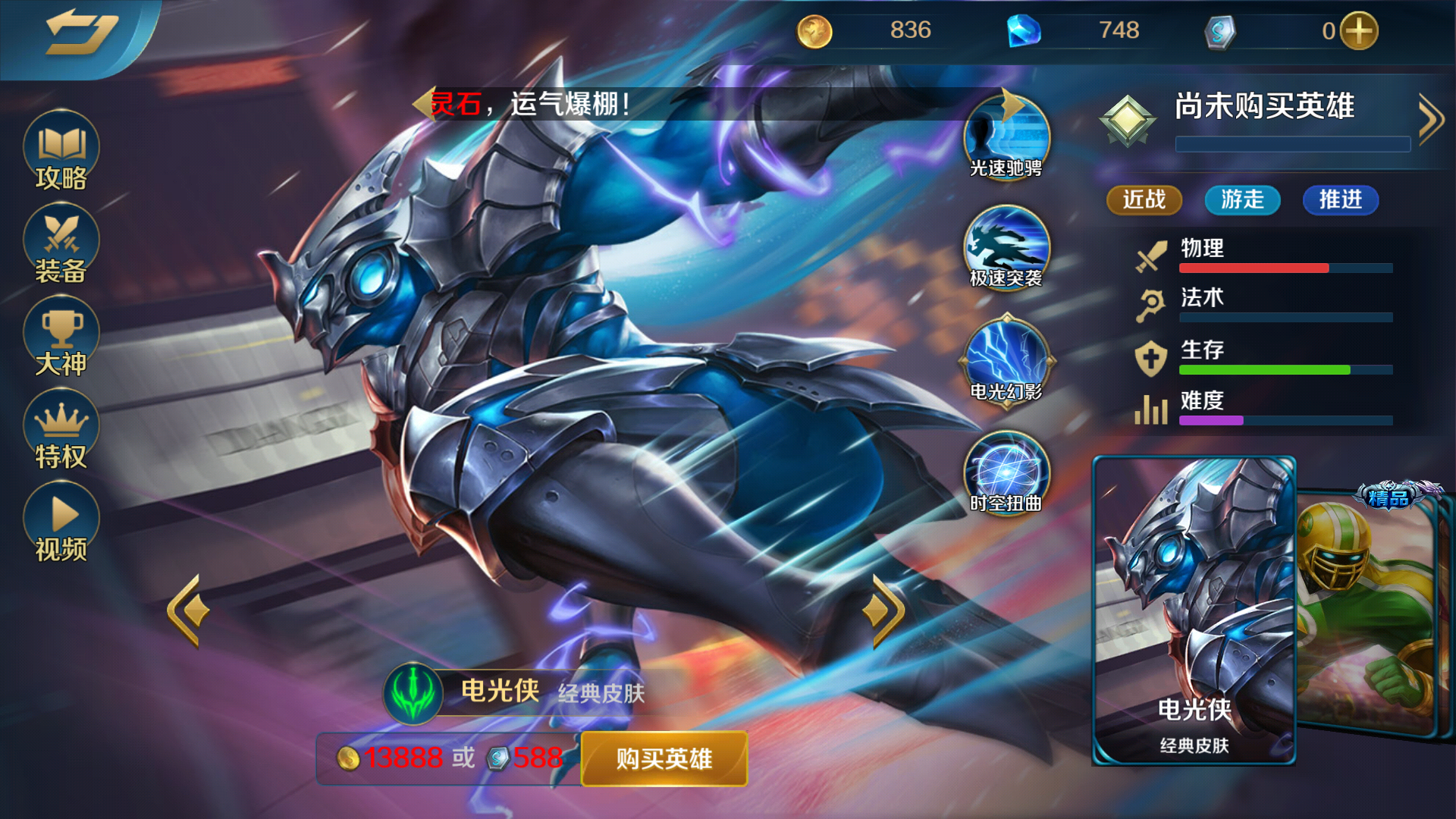Inspect the 难度 difficulty progress bar
This screenshot has height=819, width=1456.
1285,419
